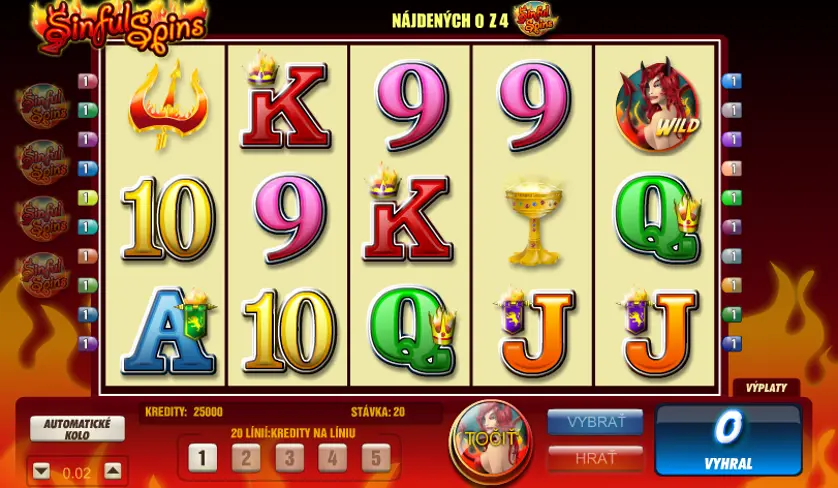This screenshot has height=488, width=838.
Task: Enable Automatické Kolo auto-spin
Action: tap(77, 428)
